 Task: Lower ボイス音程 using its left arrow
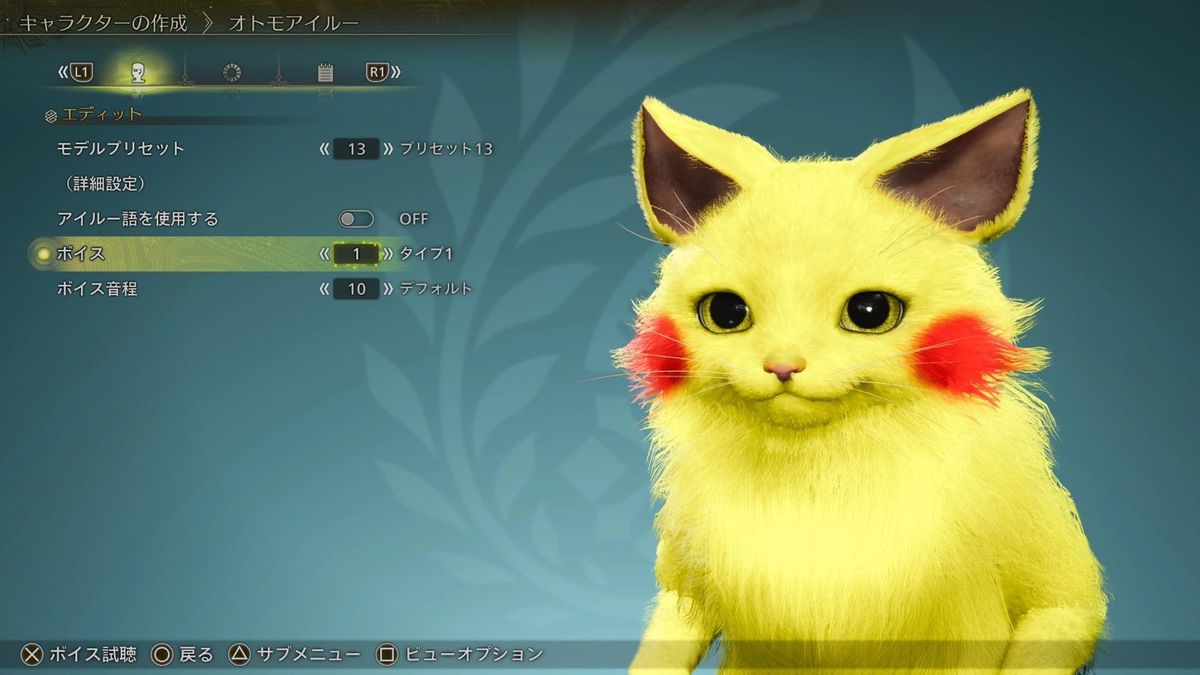click(x=324, y=289)
